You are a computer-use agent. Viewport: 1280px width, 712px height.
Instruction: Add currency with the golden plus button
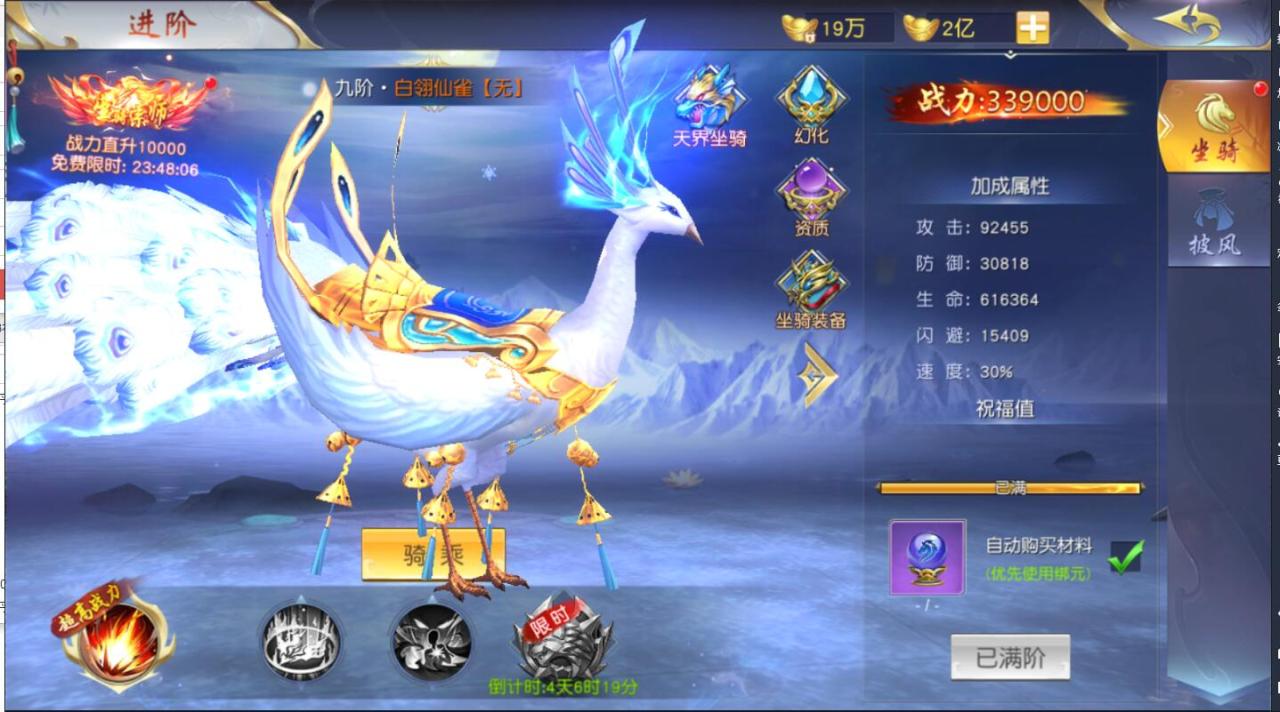pos(1033,28)
